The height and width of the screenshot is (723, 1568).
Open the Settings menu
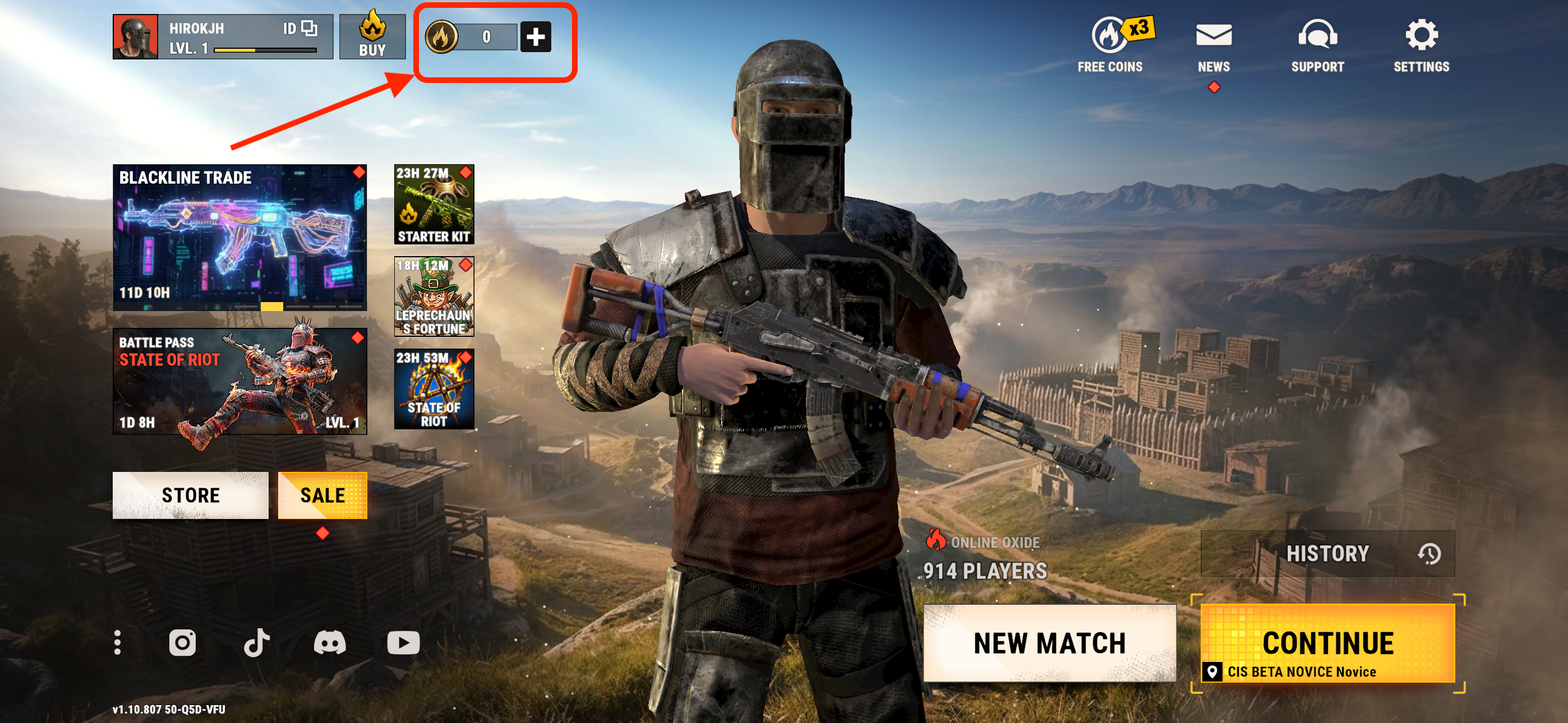coord(1421,44)
